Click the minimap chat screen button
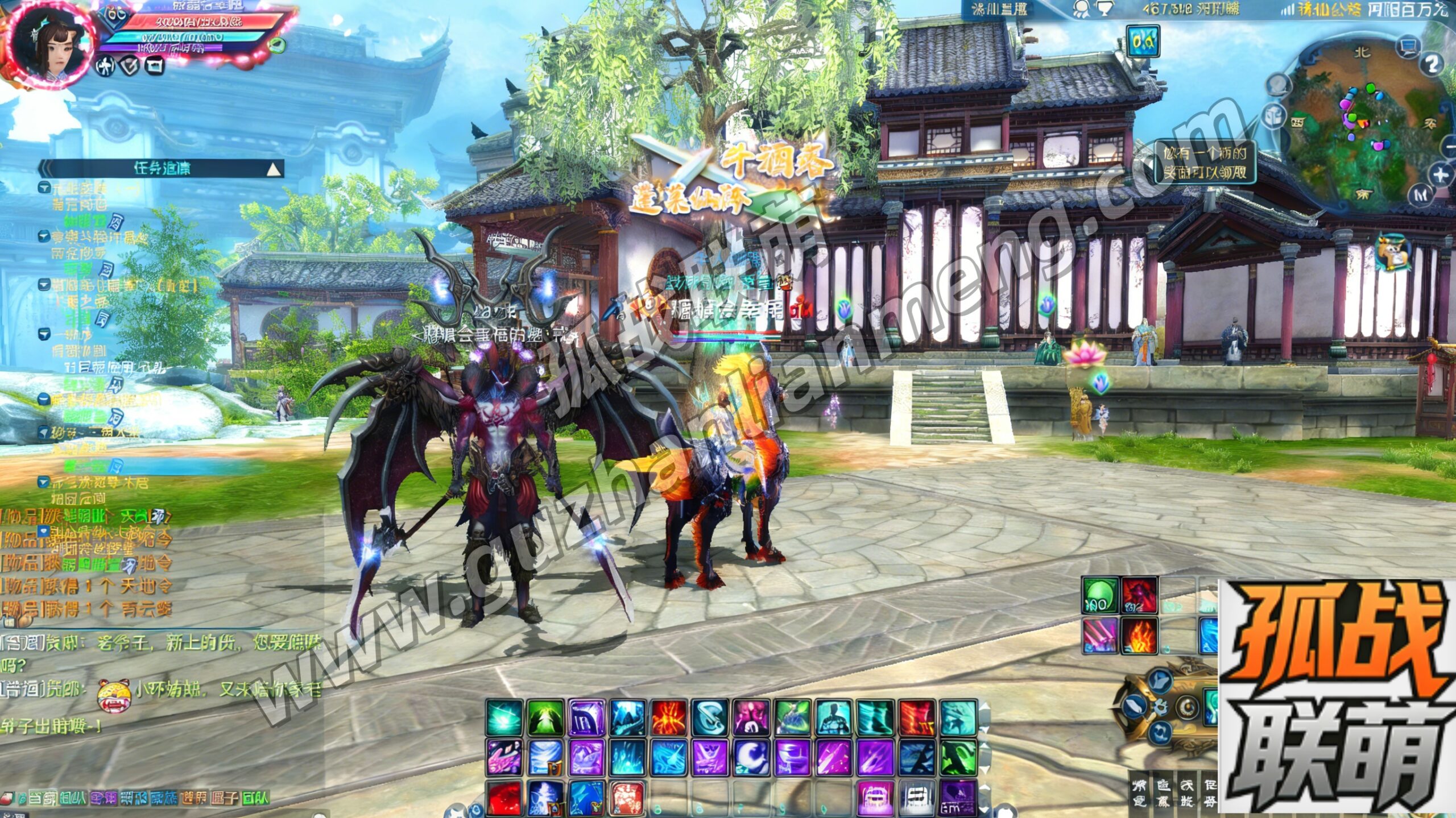The width and height of the screenshot is (1456, 818). (1408, 45)
